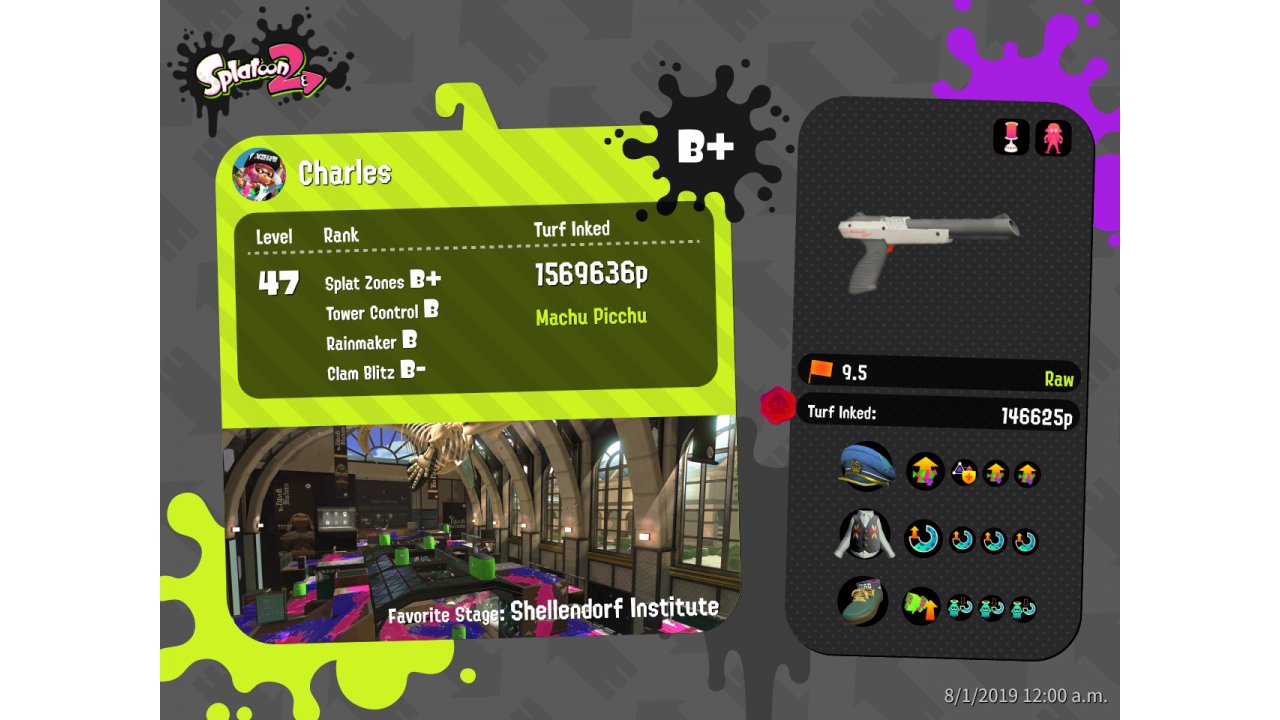The height and width of the screenshot is (720, 1280).
Task: Click the triangle-and-shield sub ability on the hat
Action: click(964, 473)
